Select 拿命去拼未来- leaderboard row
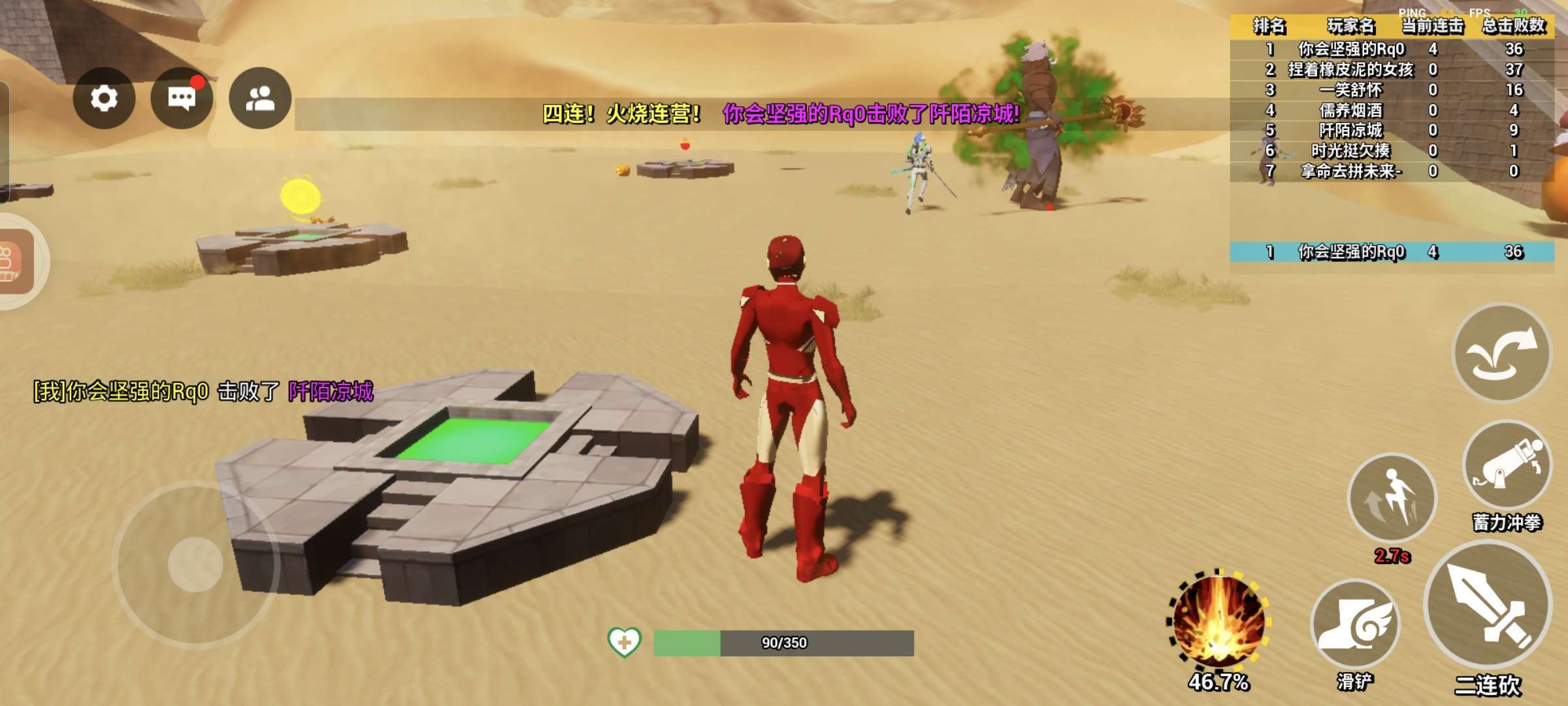 1350,171
